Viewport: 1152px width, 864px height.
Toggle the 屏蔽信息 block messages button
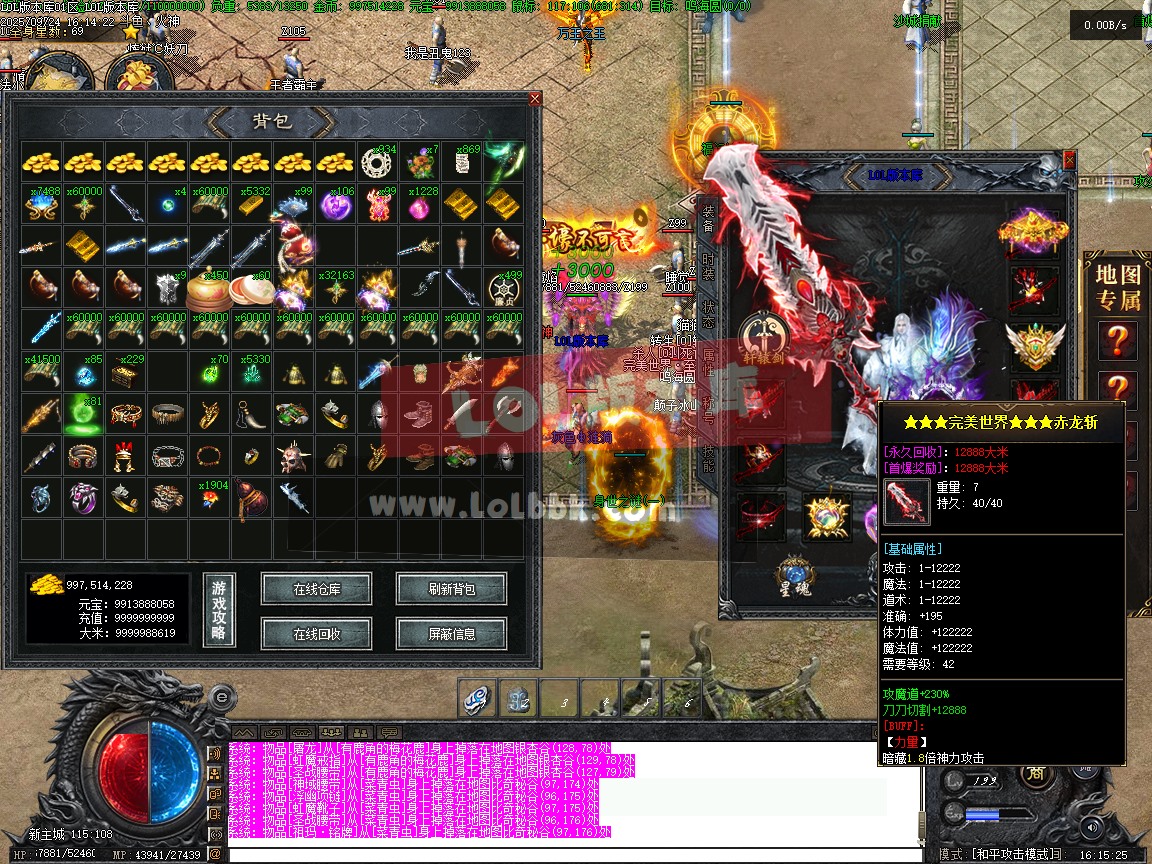451,633
